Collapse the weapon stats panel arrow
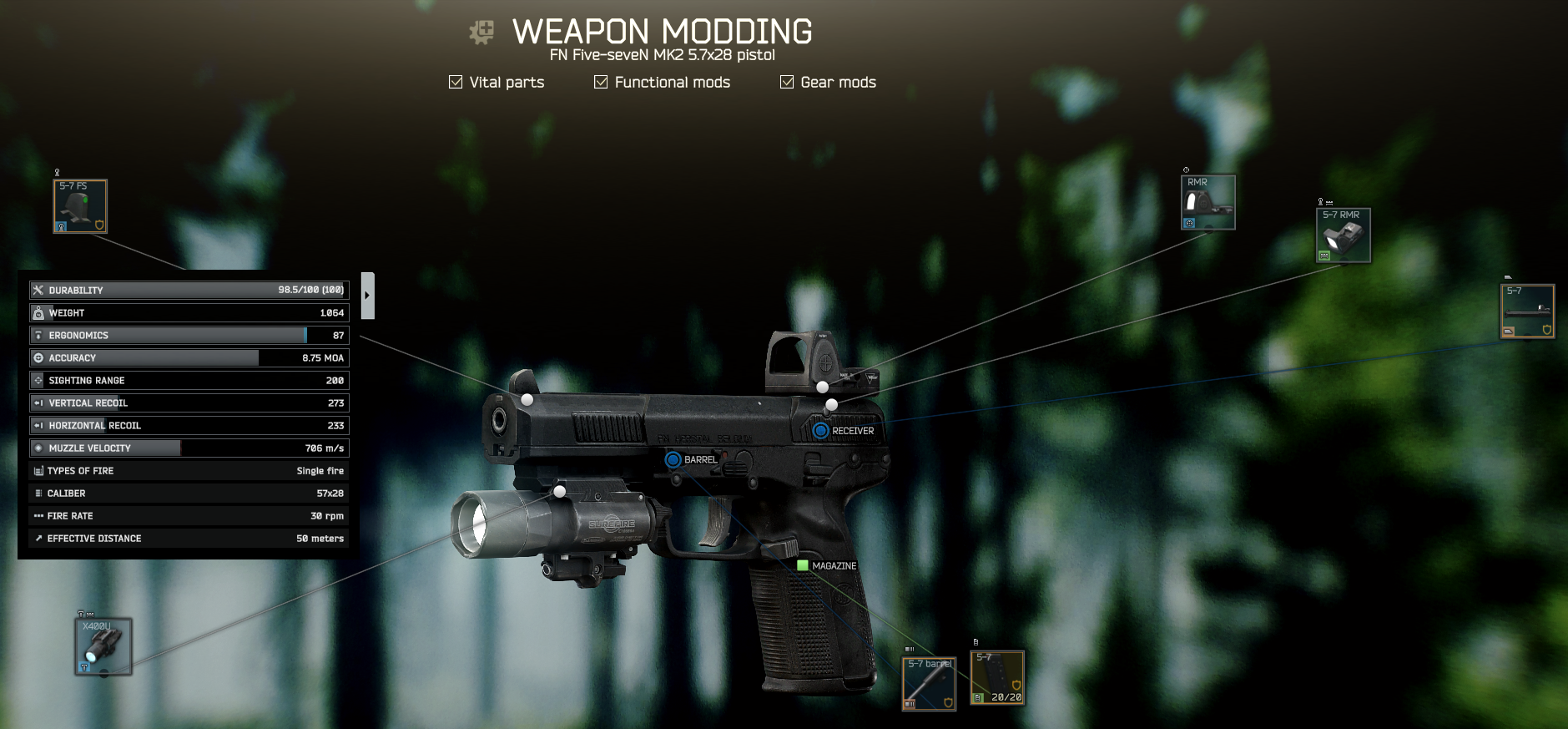The width and height of the screenshot is (1568, 729). click(367, 296)
